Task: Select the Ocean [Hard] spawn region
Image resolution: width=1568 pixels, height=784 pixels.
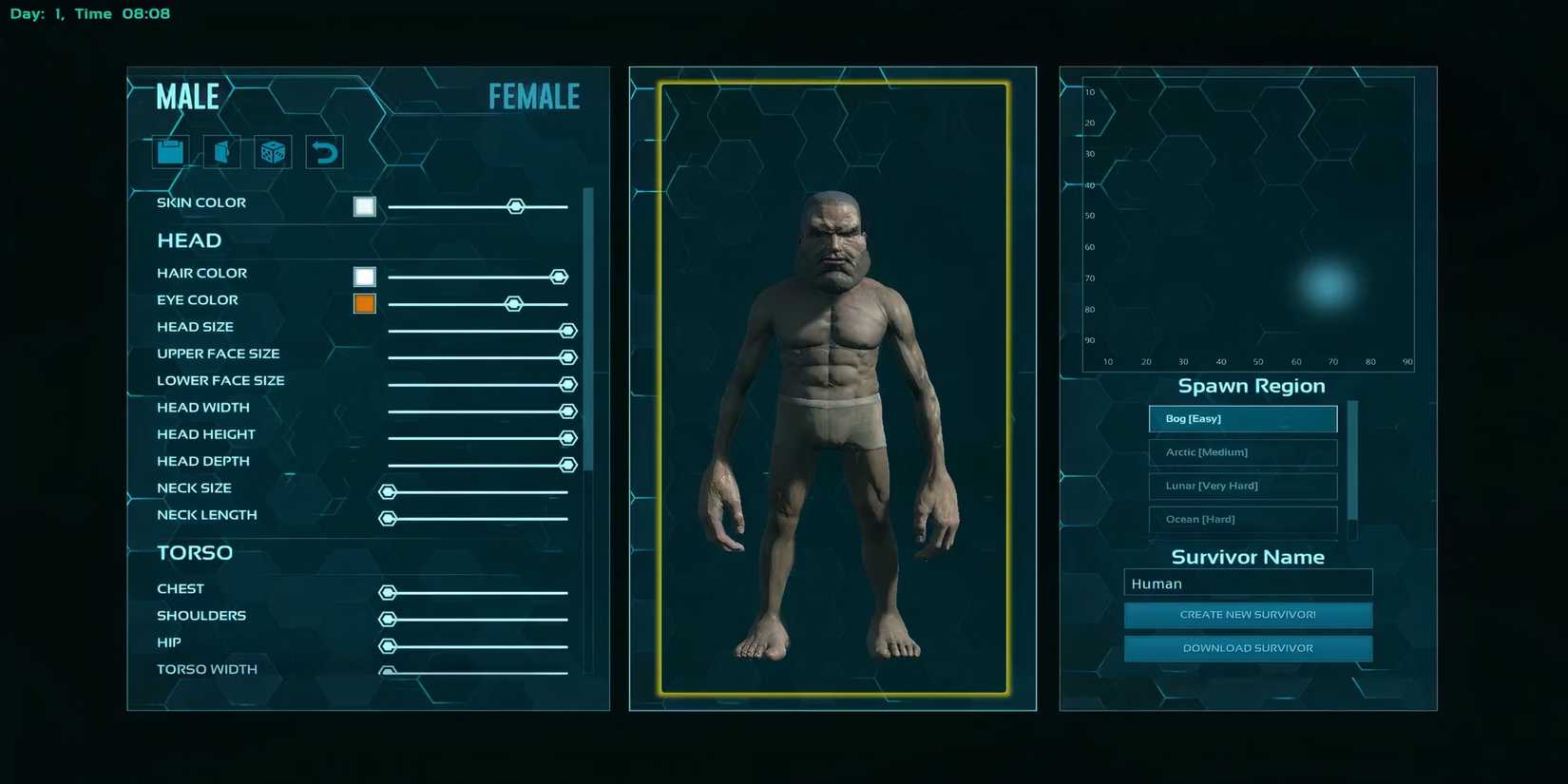Action: click(1242, 520)
